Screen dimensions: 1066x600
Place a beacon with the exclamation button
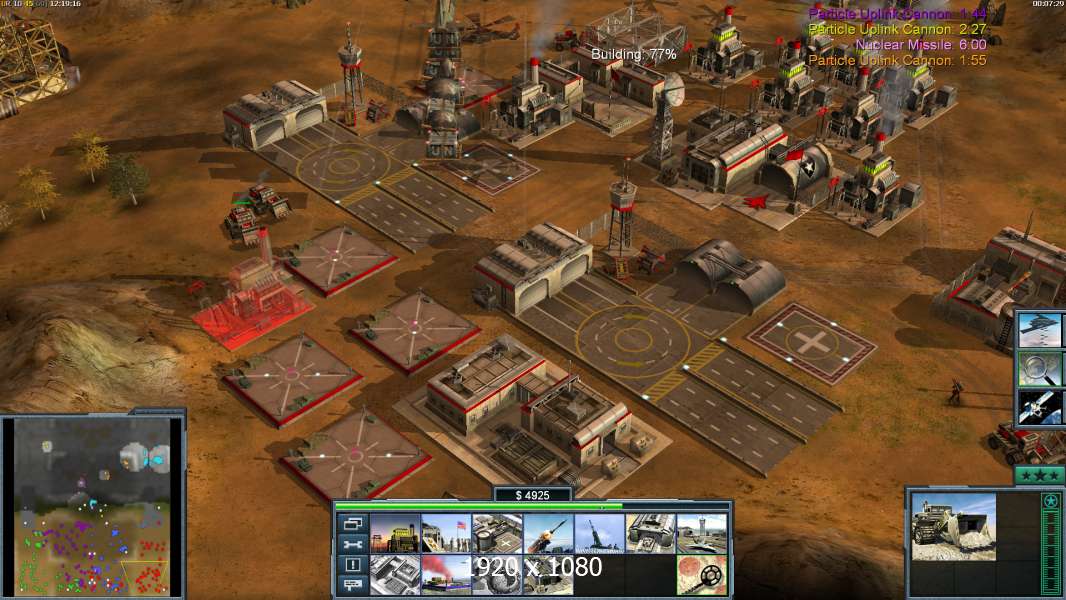tap(352, 565)
